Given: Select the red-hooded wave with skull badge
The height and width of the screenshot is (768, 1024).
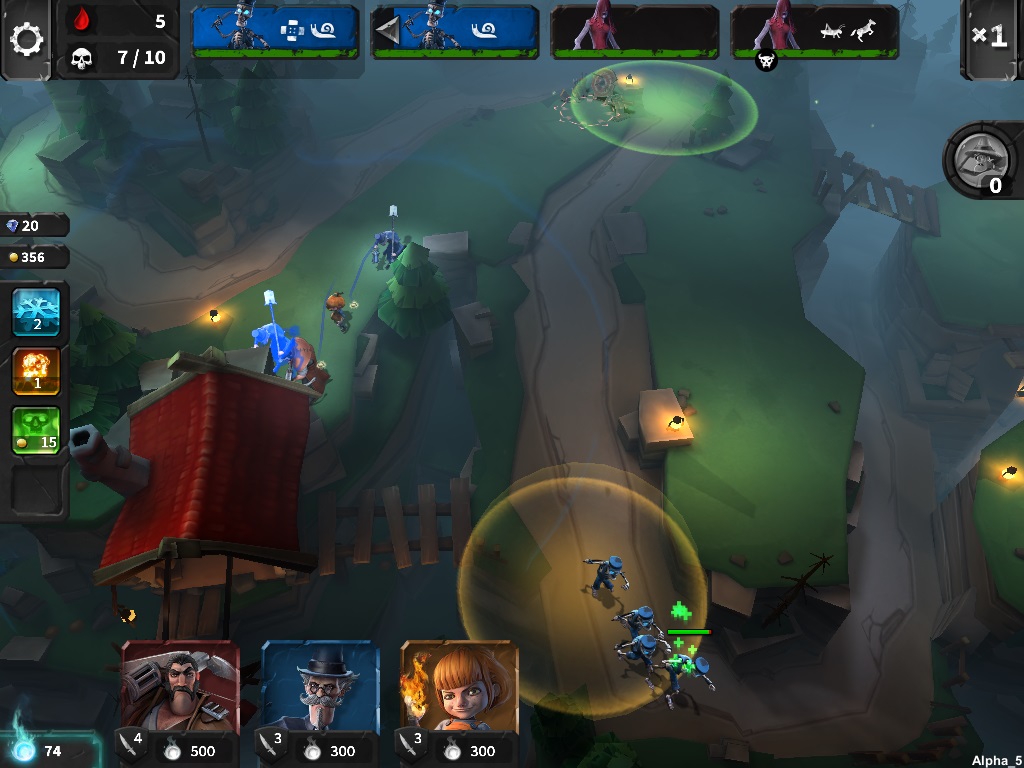Looking at the screenshot, I should pyautogui.click(x=815, y=31).
